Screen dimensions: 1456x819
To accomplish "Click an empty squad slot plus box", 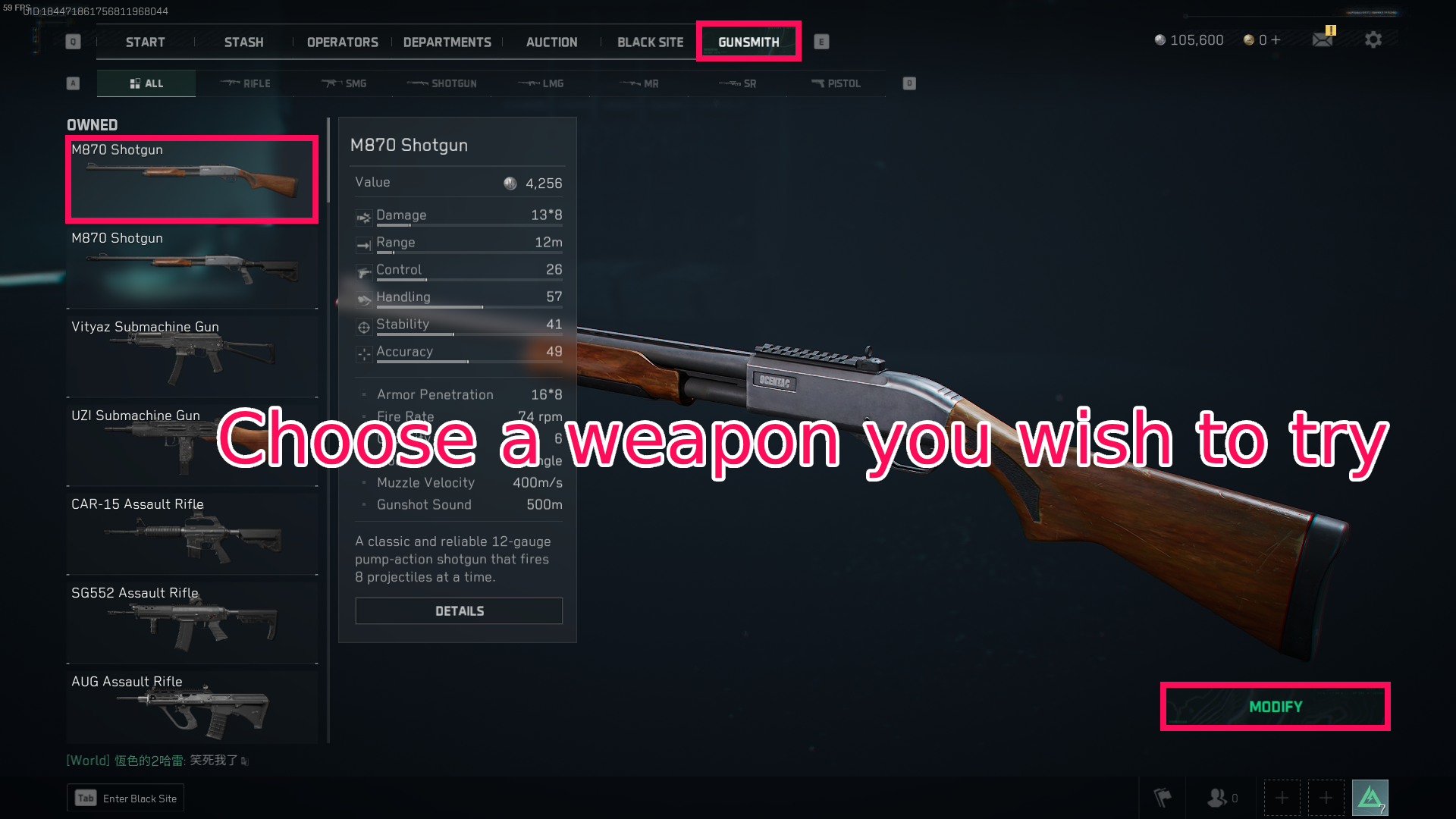I will click(x=1282, y=797).
